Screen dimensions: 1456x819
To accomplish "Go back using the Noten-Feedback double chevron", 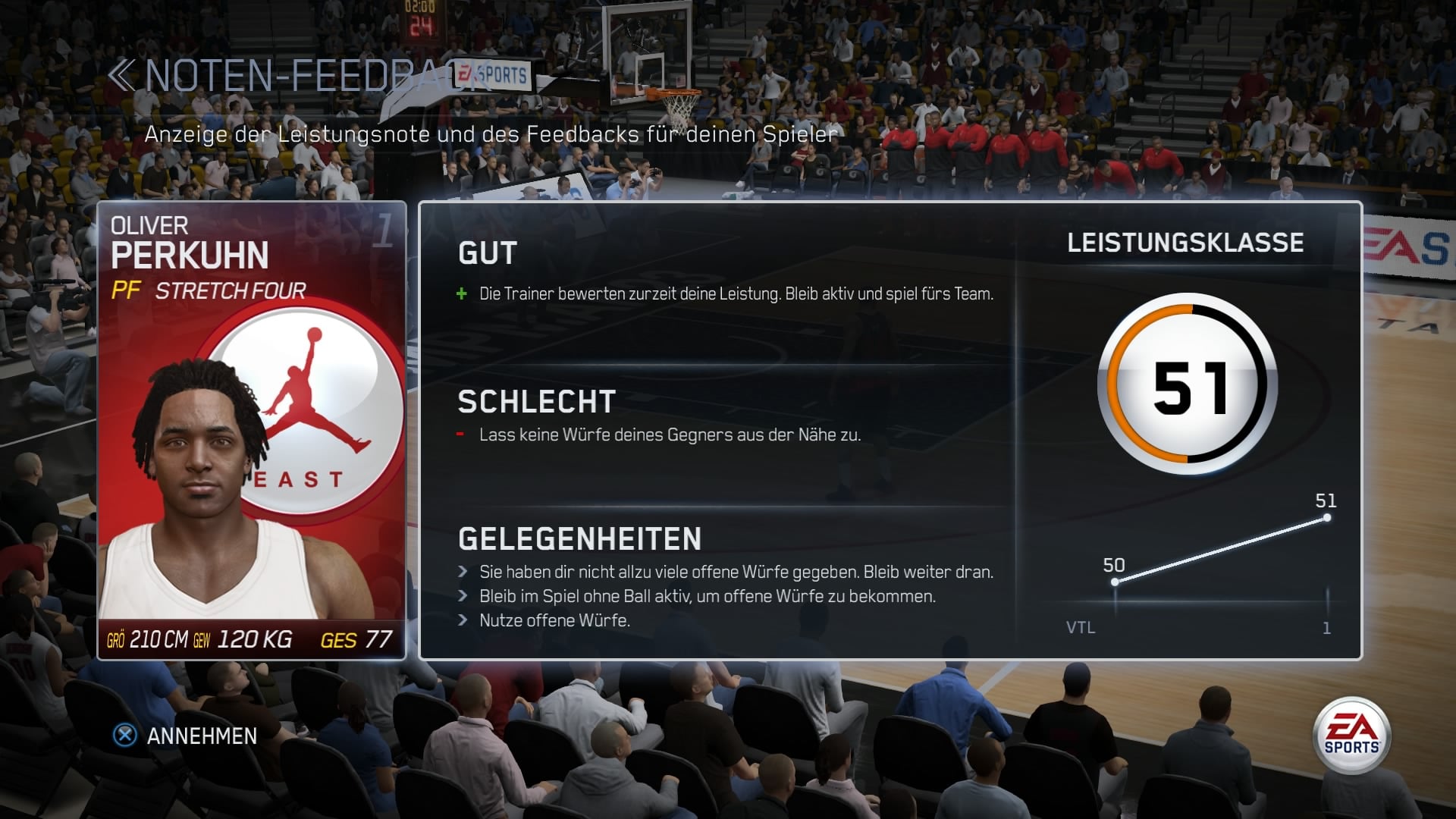I will (x=121, y=76).
